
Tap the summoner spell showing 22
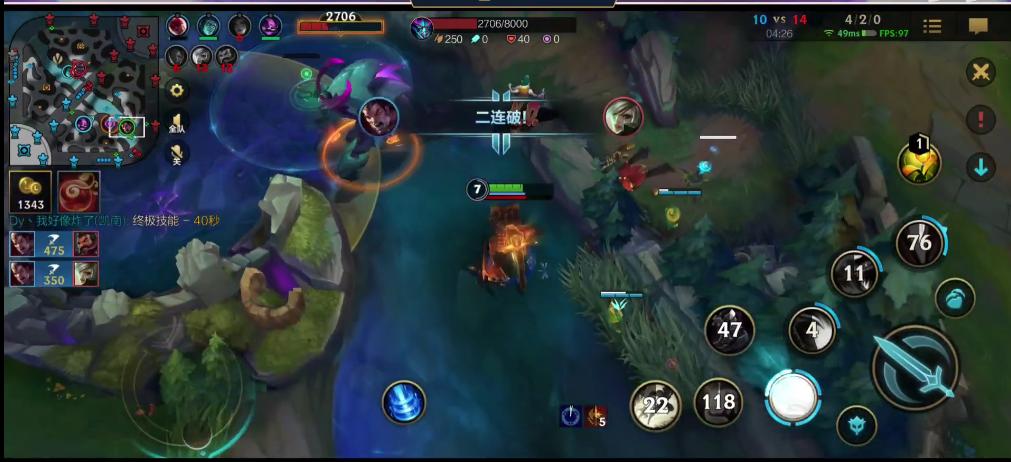pos(655,405)
